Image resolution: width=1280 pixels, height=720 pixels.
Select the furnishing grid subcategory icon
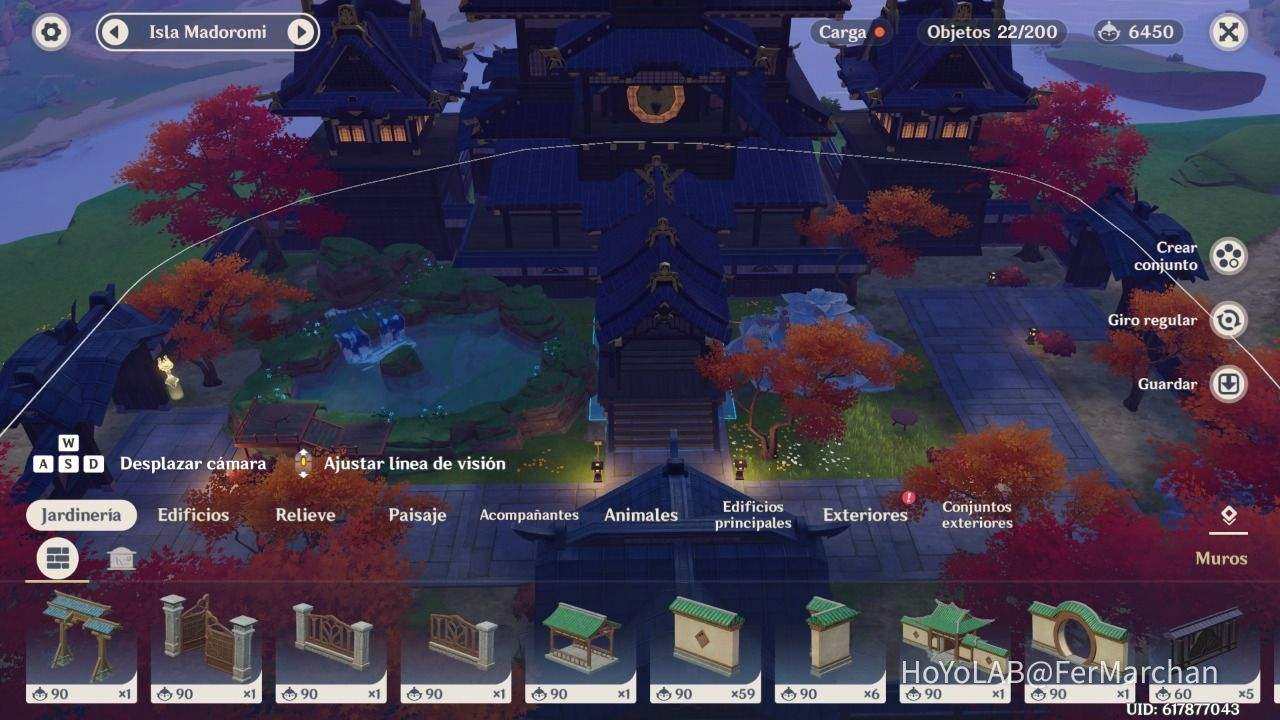tap(55, 558)
